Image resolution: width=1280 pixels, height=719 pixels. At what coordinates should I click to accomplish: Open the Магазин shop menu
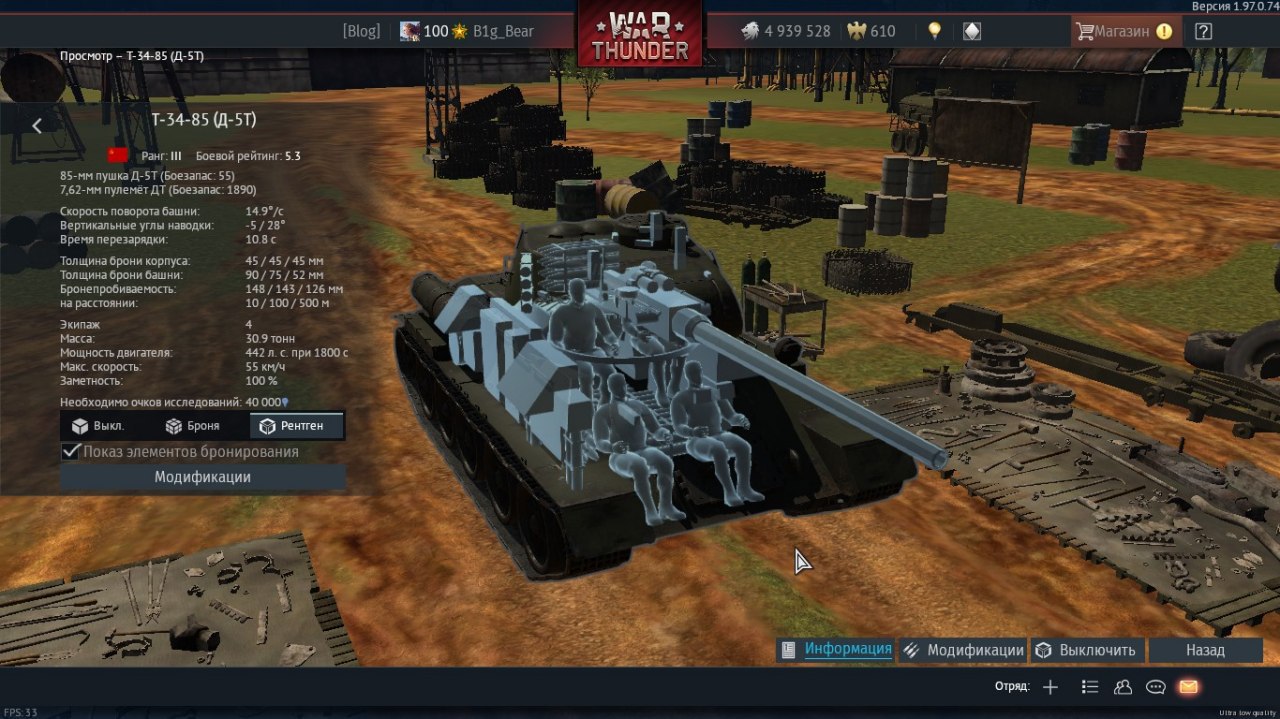[x=1122, y=31]
